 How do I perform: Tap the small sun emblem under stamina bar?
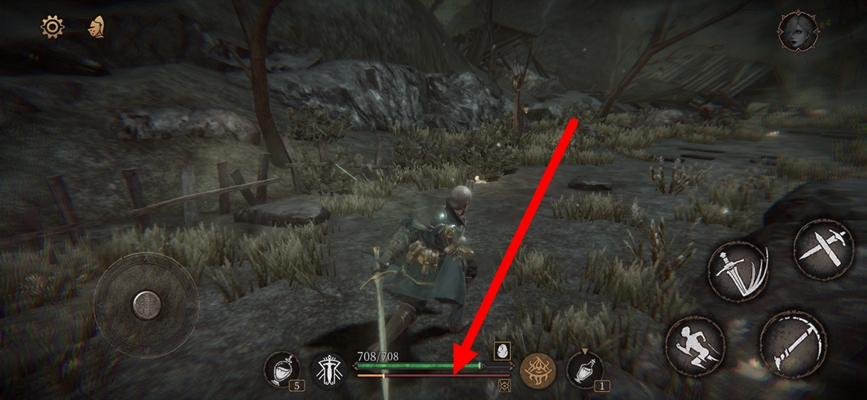pos(504,383)
